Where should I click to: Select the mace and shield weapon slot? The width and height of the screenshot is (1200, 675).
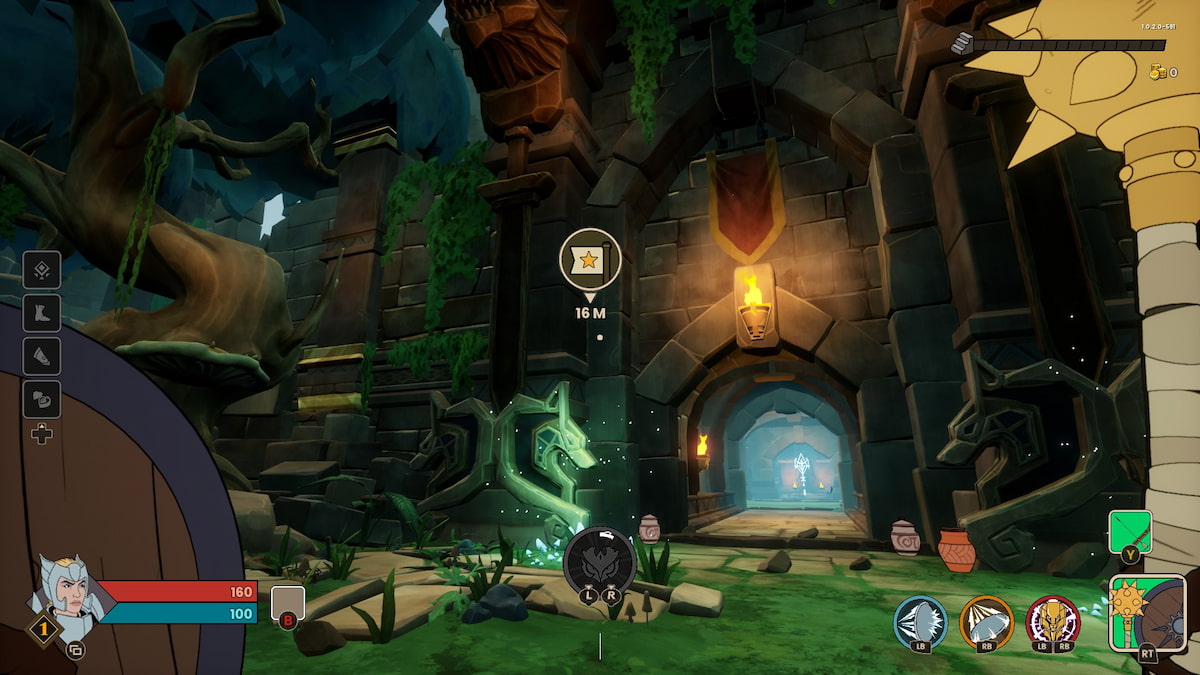tap(1147, 612)
